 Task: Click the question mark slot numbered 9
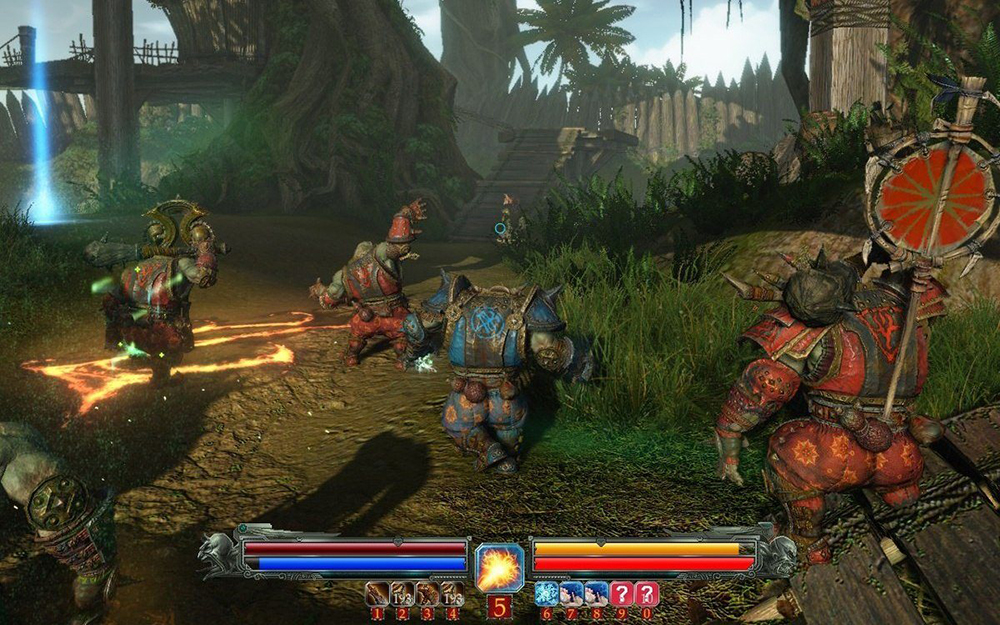[x=622, y=593]
